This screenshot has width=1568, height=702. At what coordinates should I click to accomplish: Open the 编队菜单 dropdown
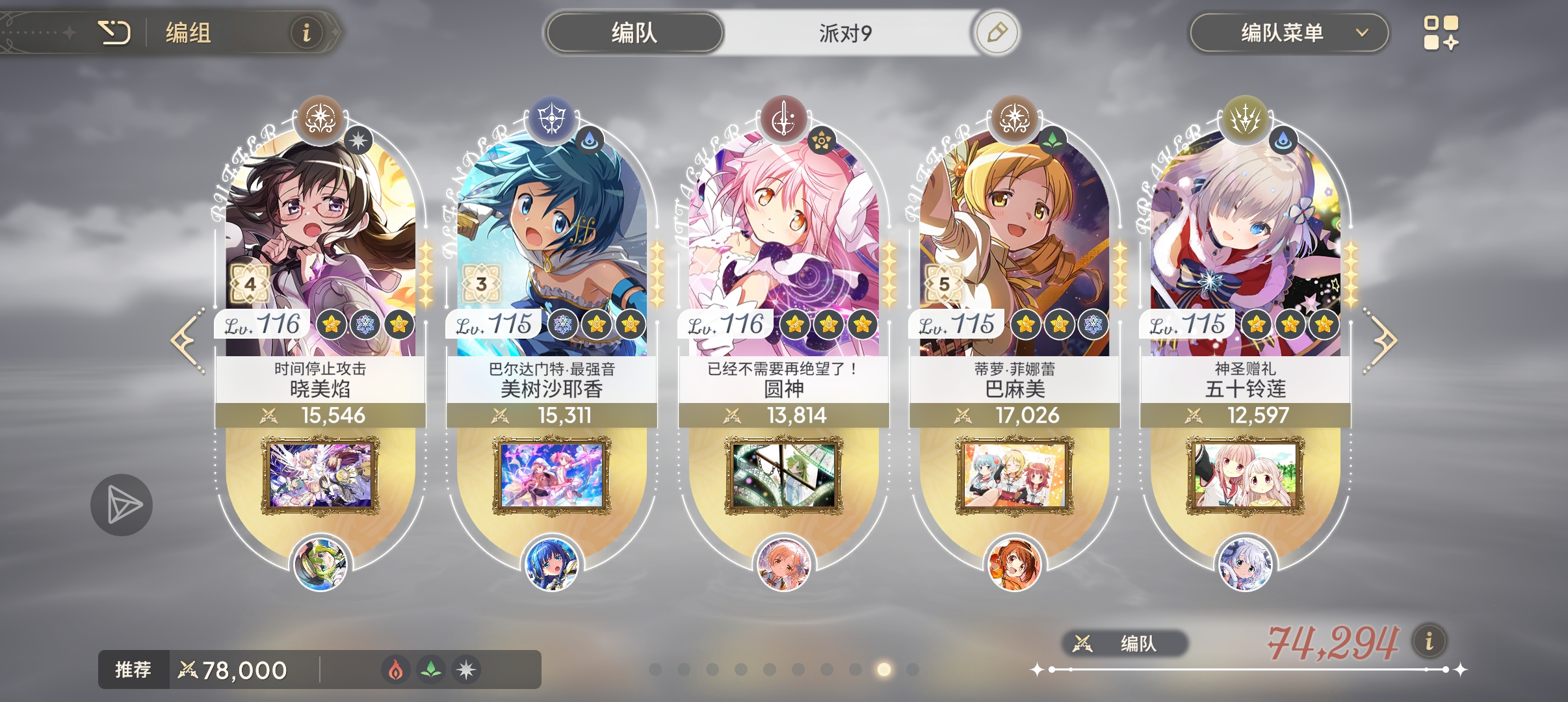click(1290, 32)
